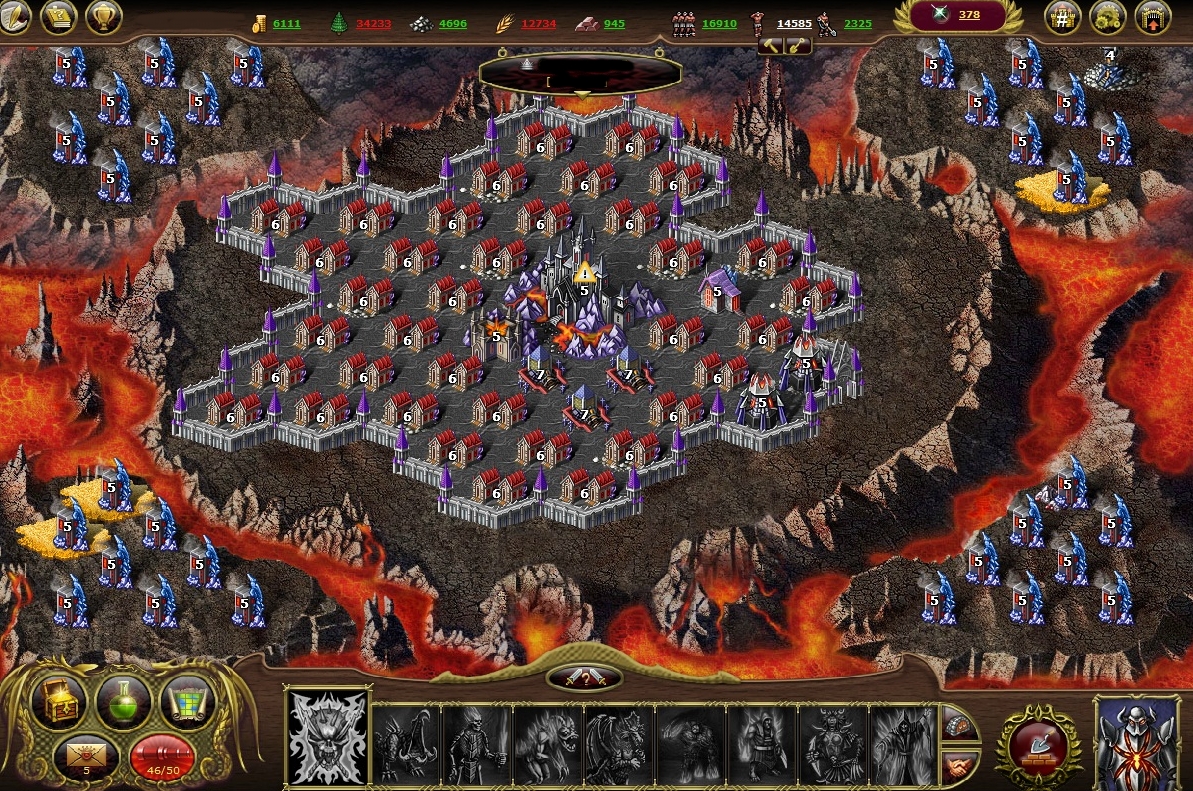Click the gold coins resource amount 6111
The image size is (1193, 791).
coord(286,24)
